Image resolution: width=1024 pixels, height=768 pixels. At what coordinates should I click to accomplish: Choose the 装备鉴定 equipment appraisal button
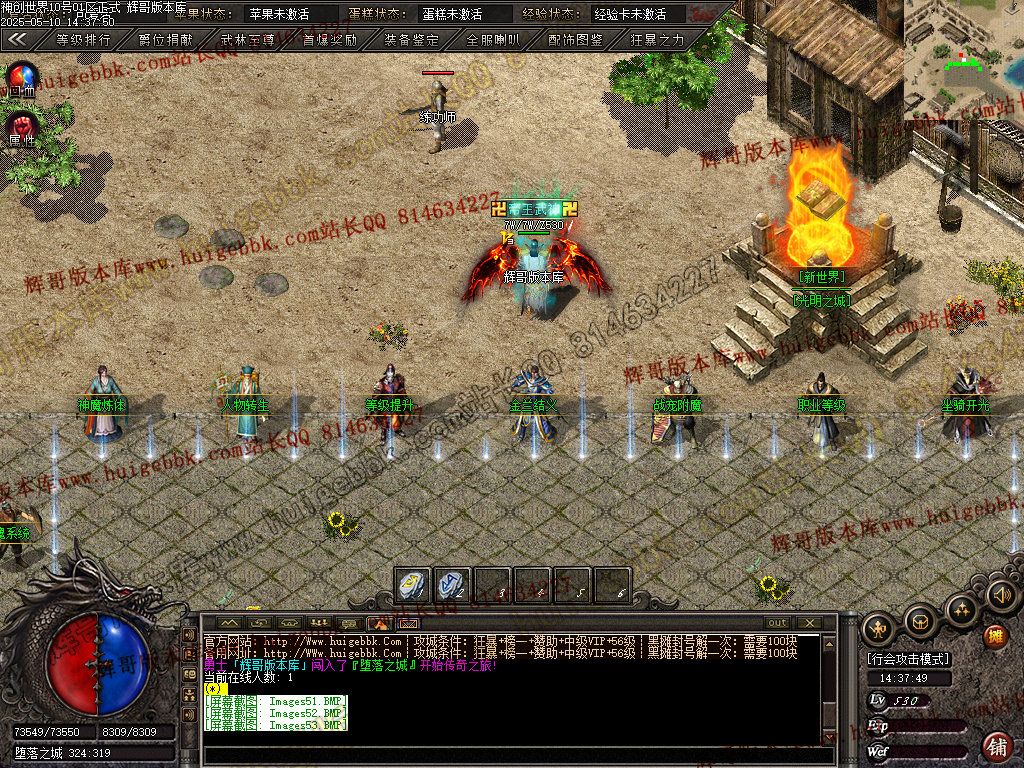click(411, 40)
